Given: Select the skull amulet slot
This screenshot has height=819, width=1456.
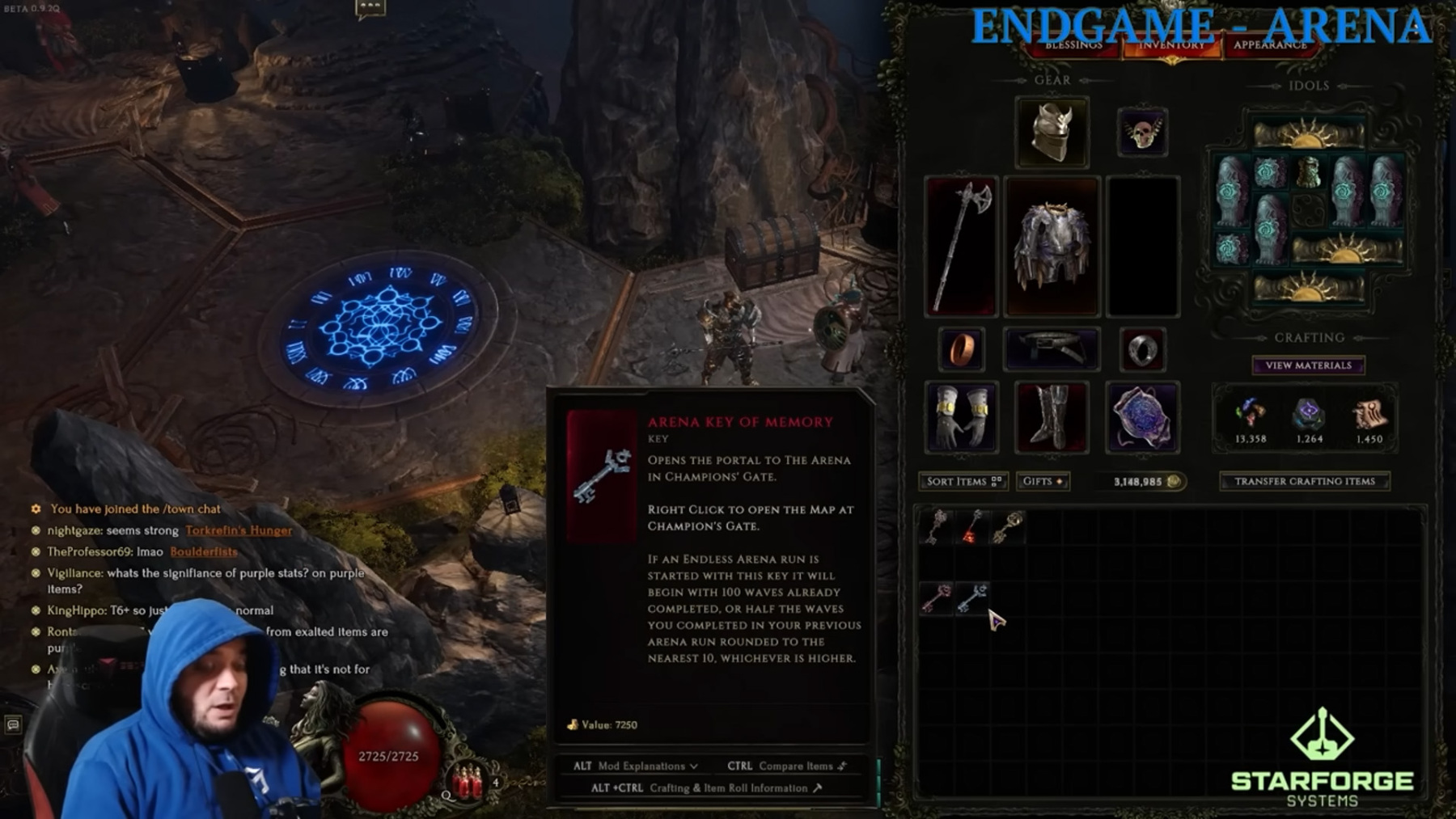Looking at the screenshot, I should (x=1142, y=133).
